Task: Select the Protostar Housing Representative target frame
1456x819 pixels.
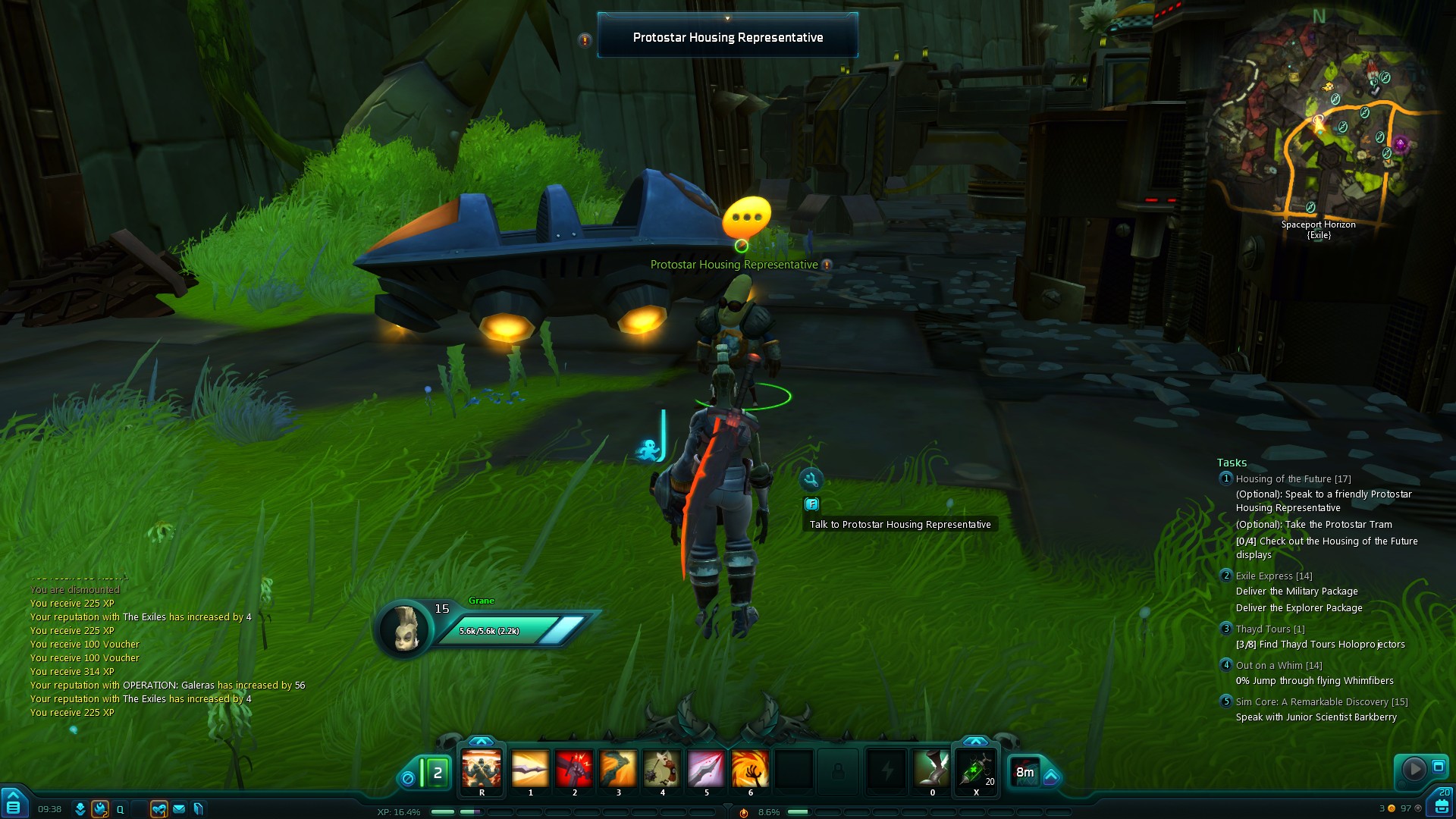Action: [728, 37]
